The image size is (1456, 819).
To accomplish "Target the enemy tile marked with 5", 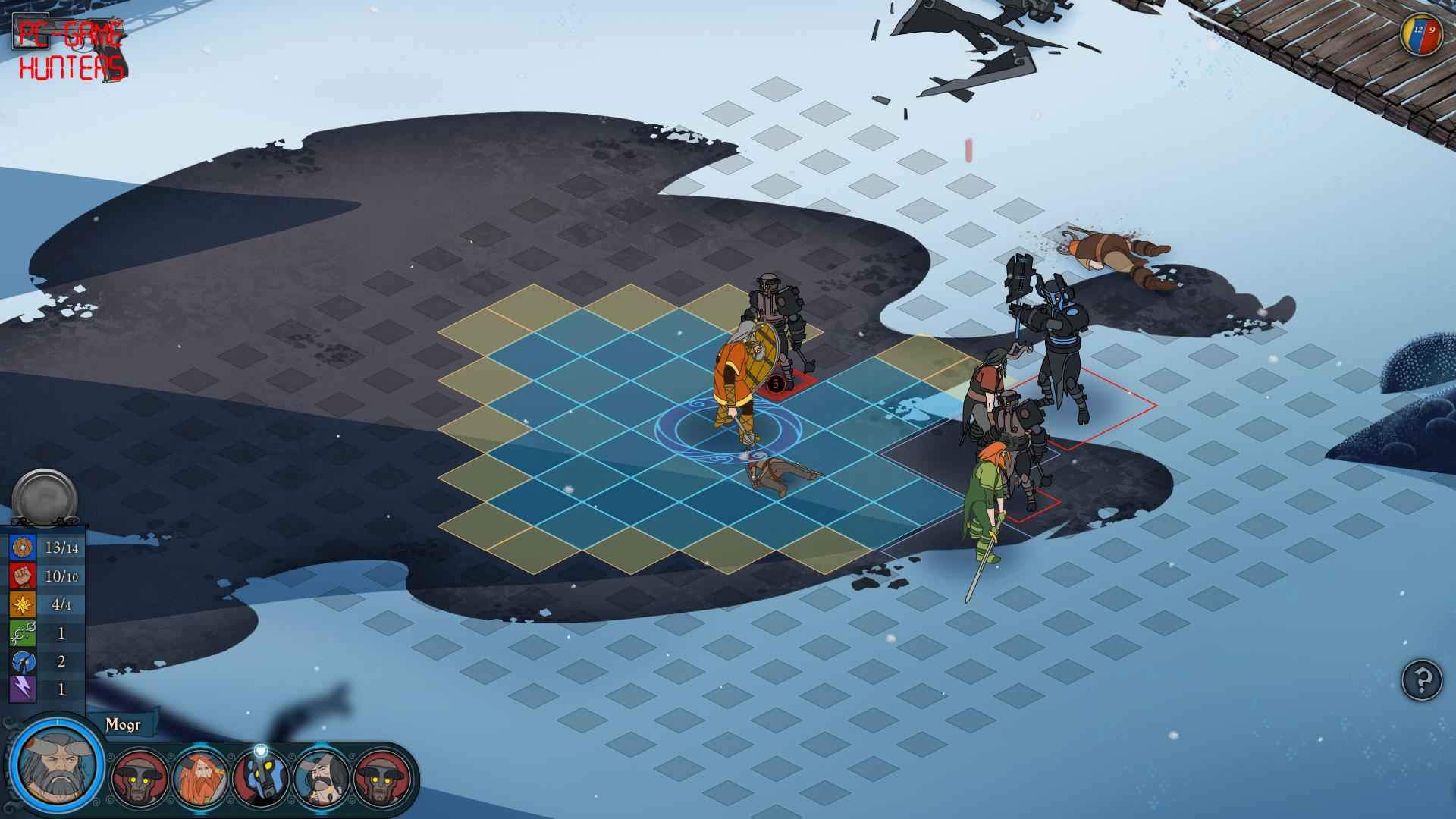I will (x=776, y=384).
